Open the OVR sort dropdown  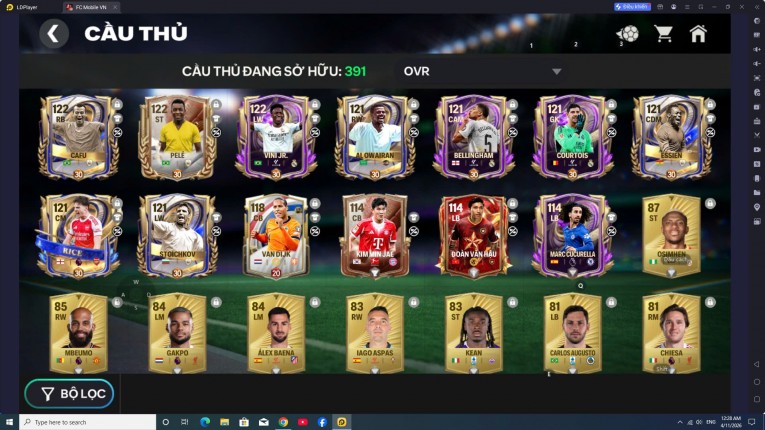(x=557, y=72)
